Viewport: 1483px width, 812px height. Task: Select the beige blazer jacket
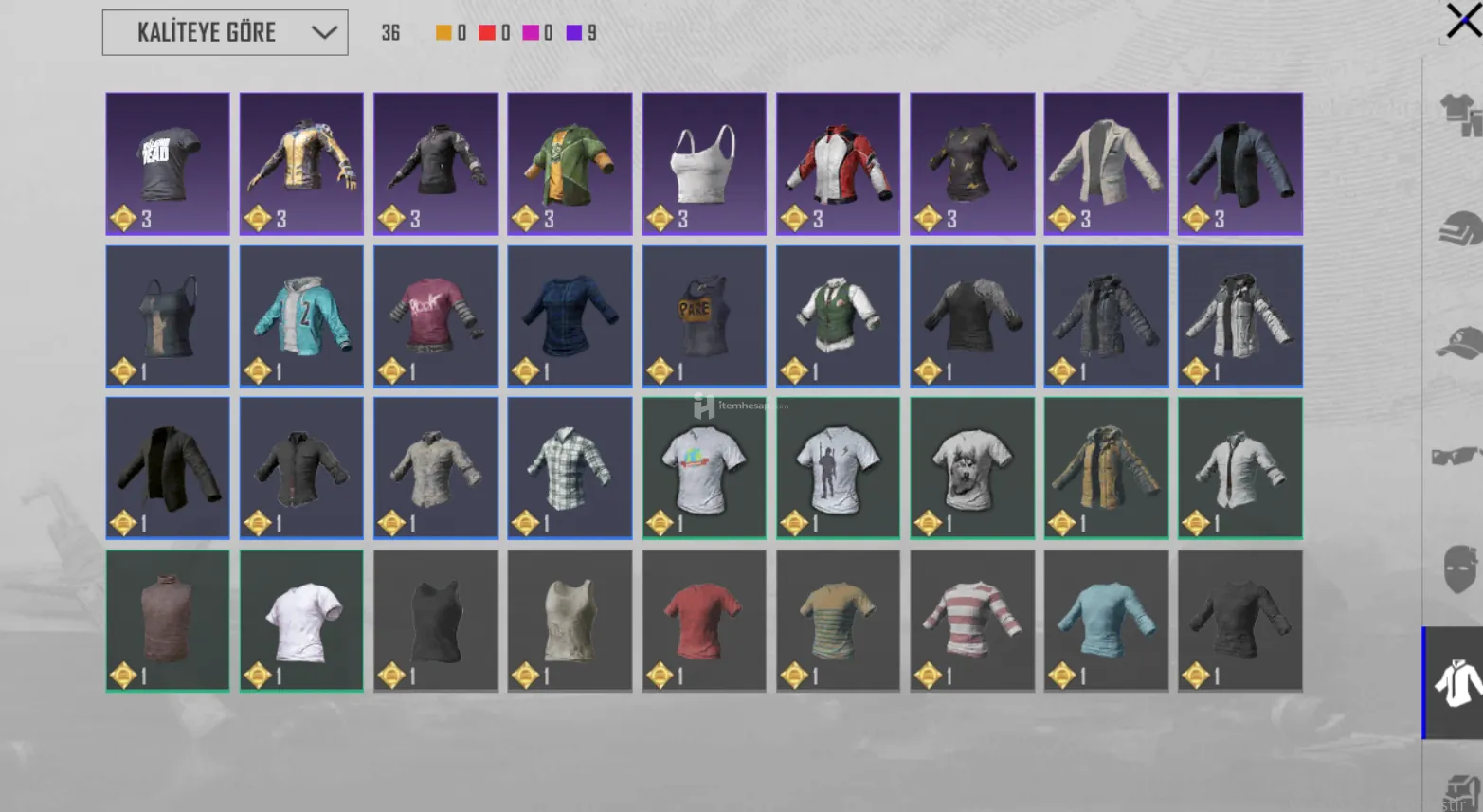click(x=1106, y=163)
